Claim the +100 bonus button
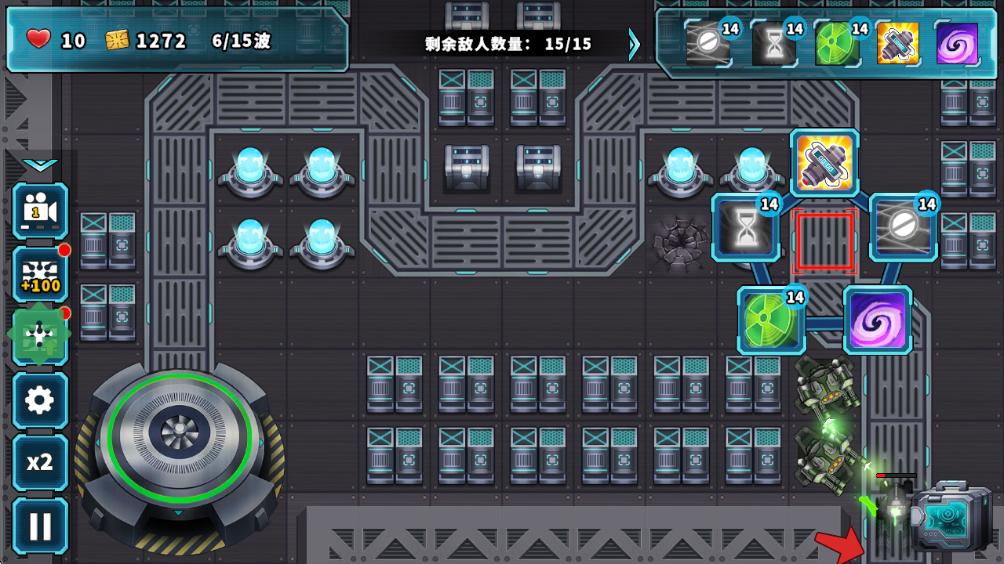This screenshot has width=1004, height=564. [x=40, y=274]
